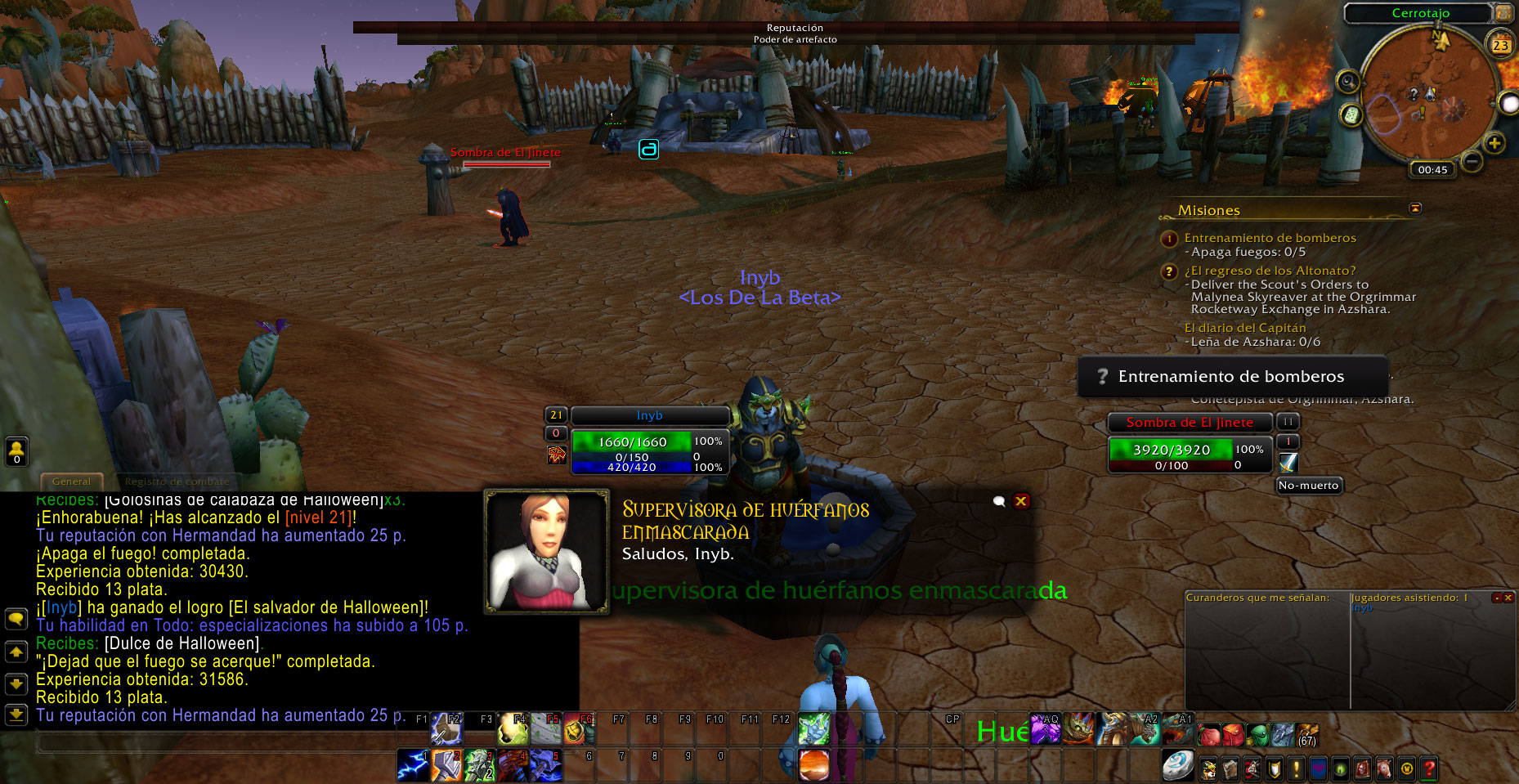Click the minimap tracking magnifier button
Viewport: 1519px width, 784px height.
pyautogui.click(x=1348, y=82)
